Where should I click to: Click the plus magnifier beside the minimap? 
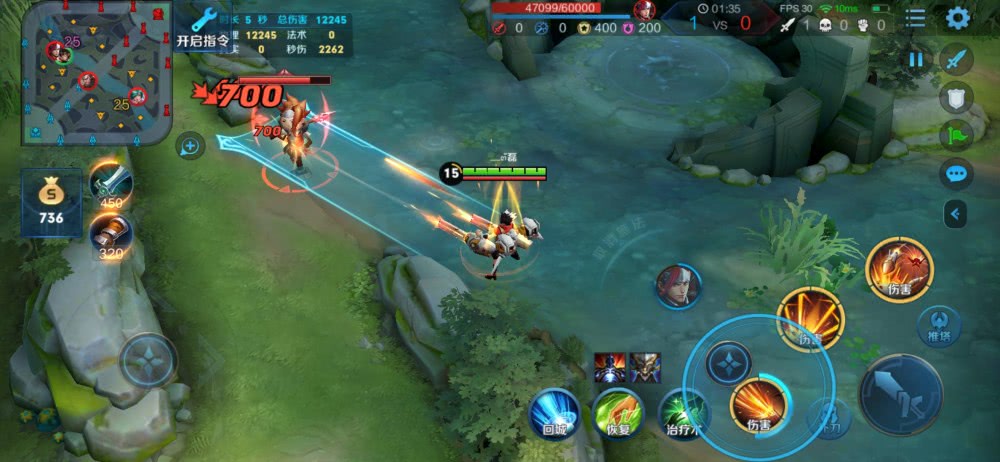pyautogui.click(x=190, y=147)
